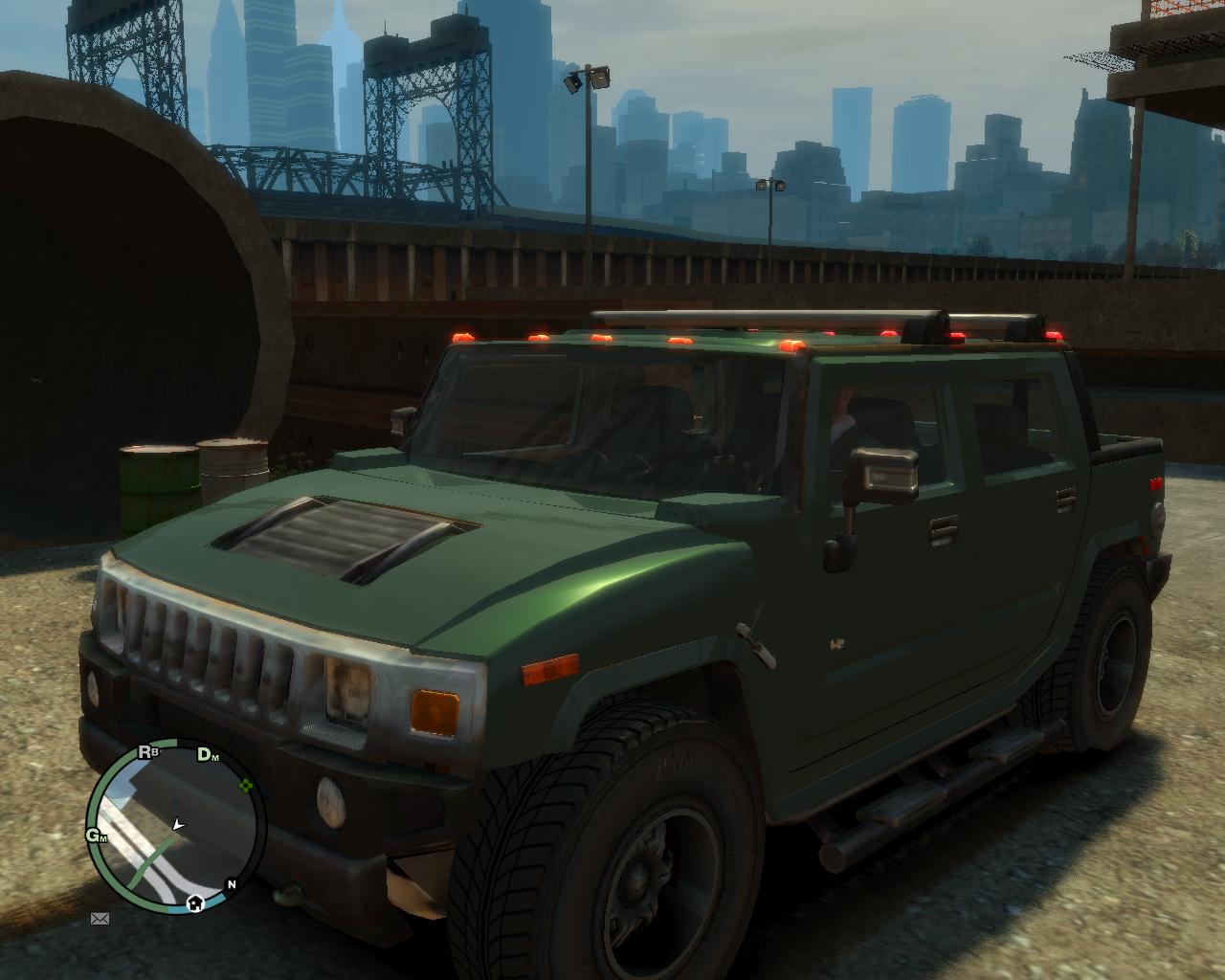The width and height of the screenshot is (1225, 980).
Task: Click the north N compass marker
Action: click(231, 883)
